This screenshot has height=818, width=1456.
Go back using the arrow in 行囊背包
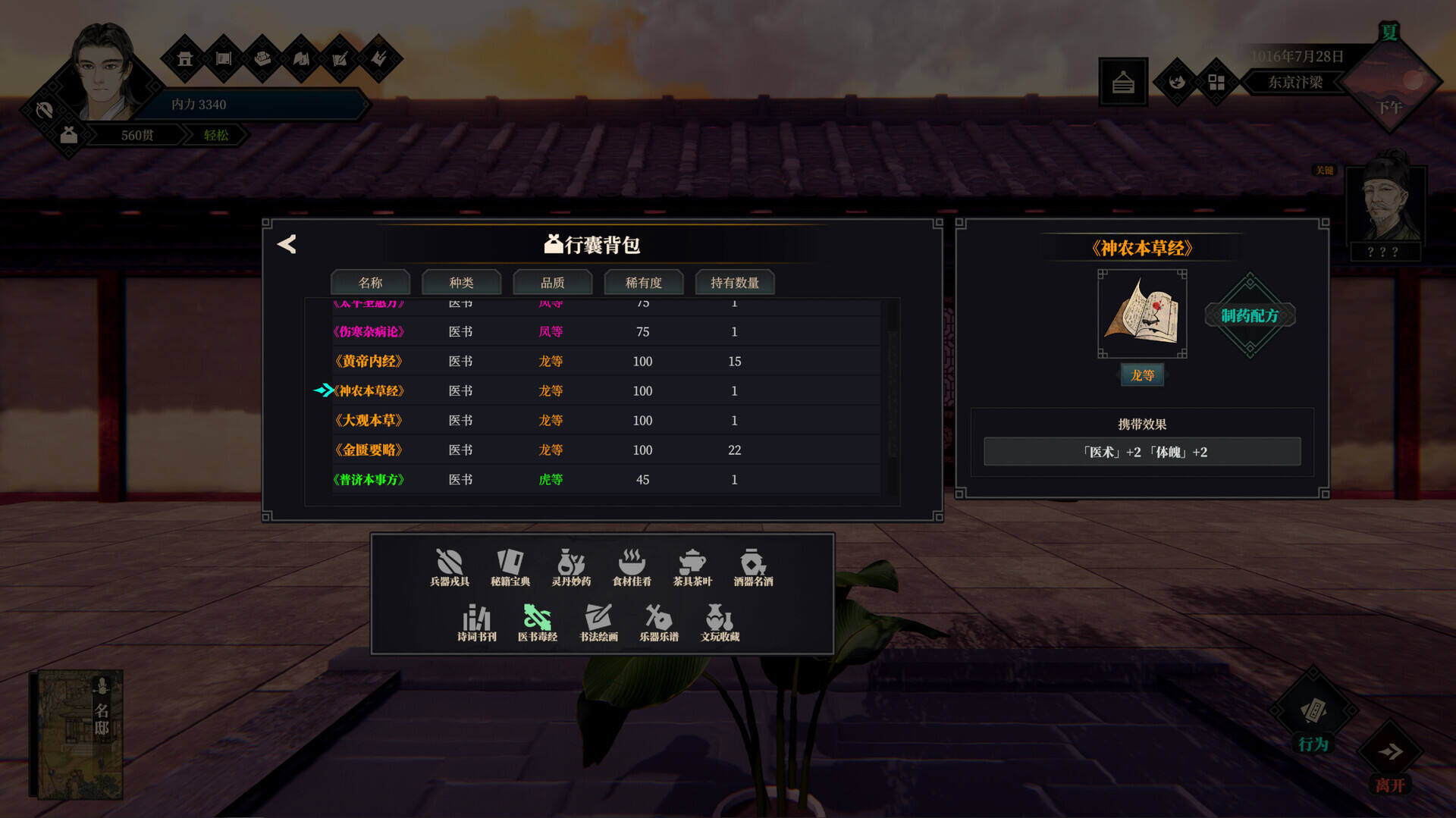coord(287,244)
